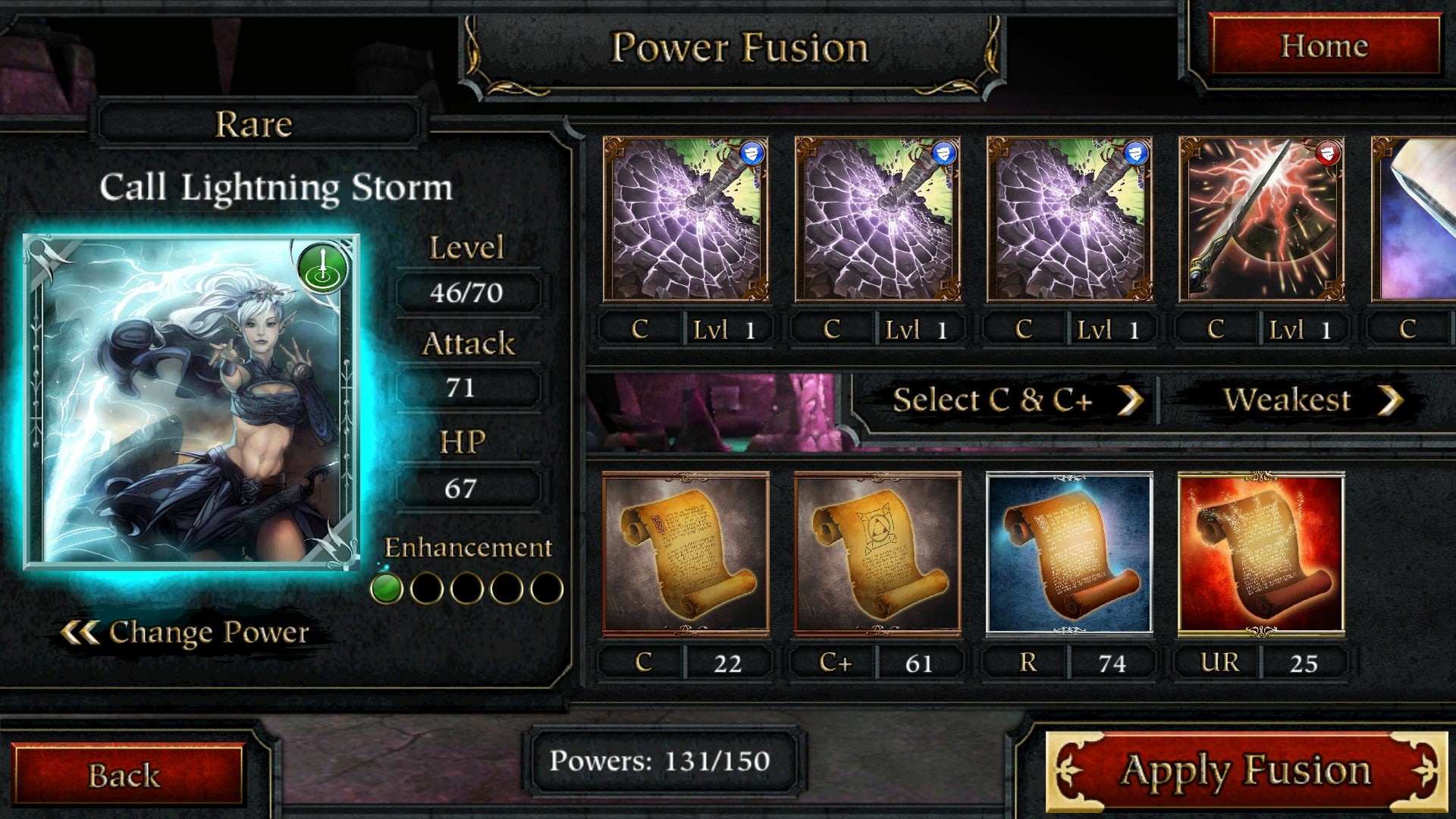The image size is (1456, 819).
Task: Confirm with Apply Fusion
Action: [1246, 771]
